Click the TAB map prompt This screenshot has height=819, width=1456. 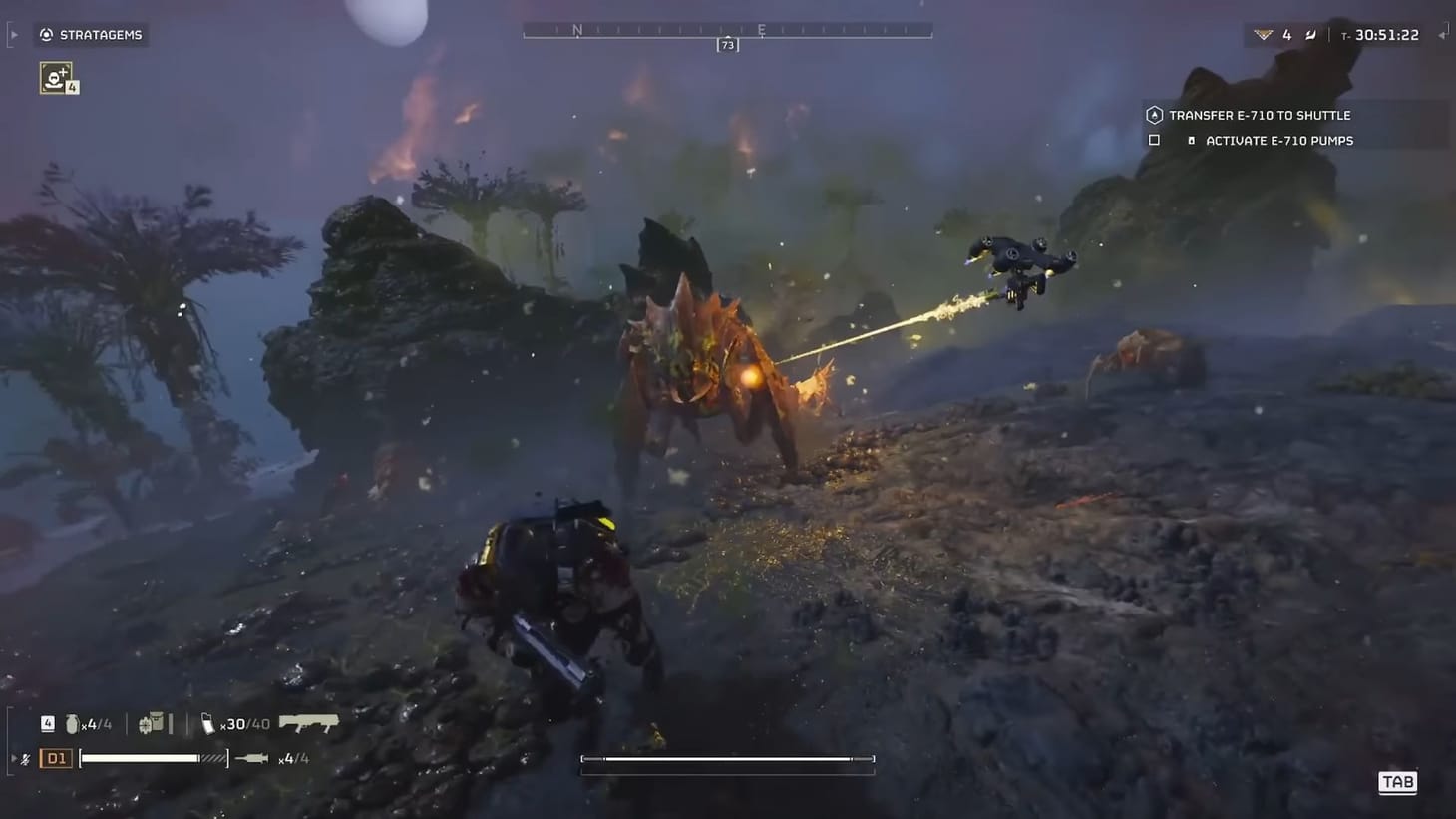point(1397,782)
